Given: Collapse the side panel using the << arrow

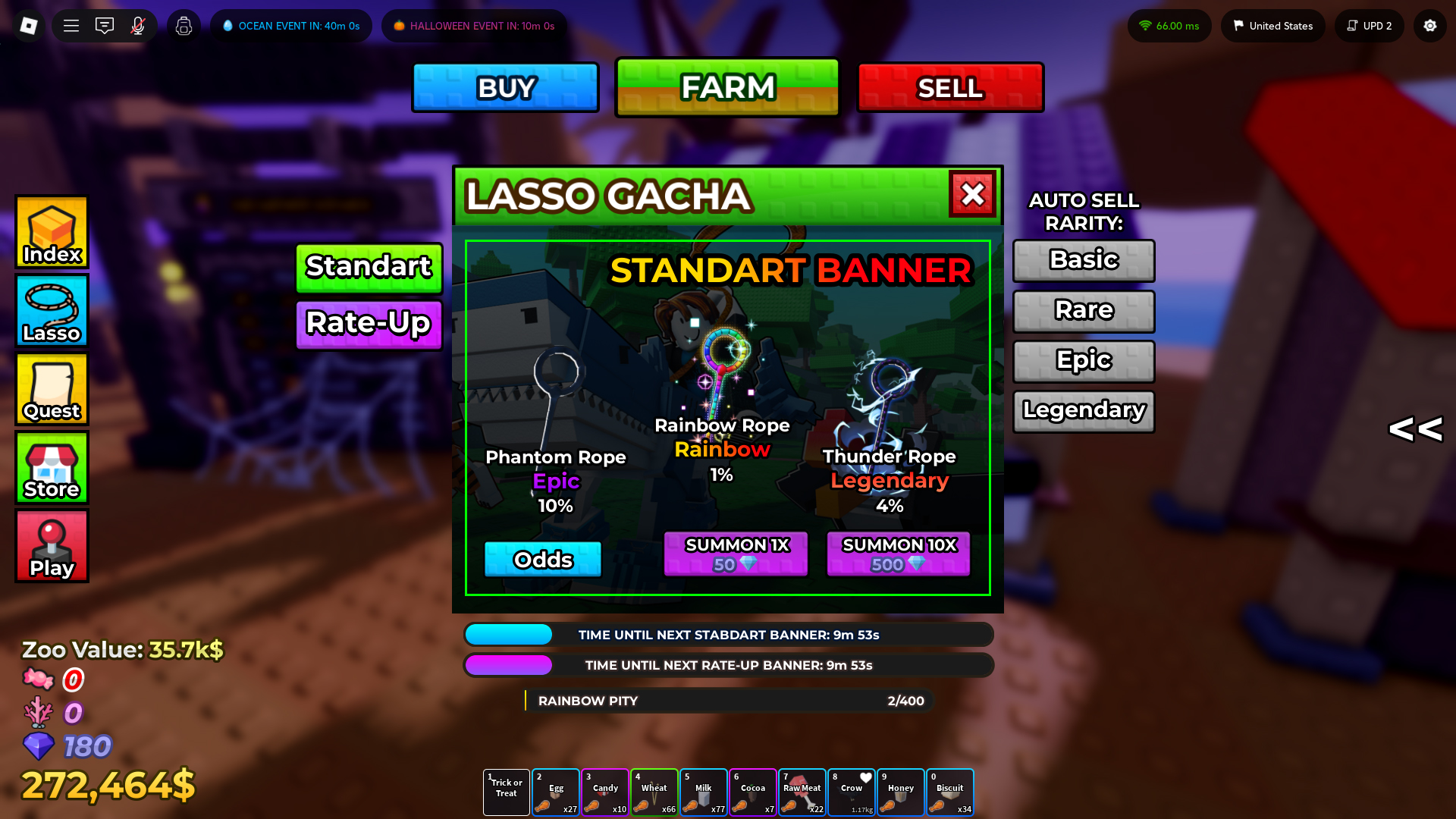Looking at the screenshot, I should pyautogui.click(x=1415, y=429).
